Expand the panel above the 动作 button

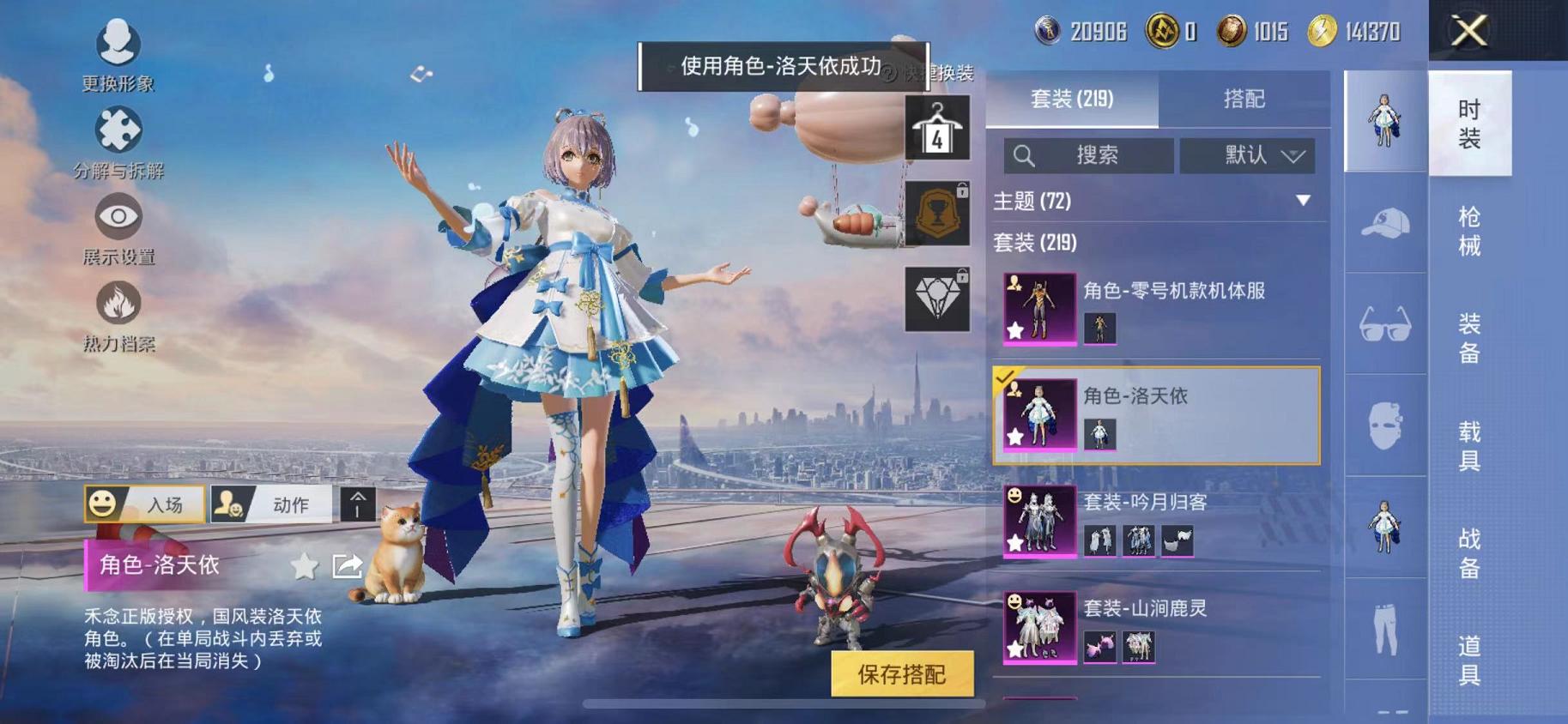(357, 504)
